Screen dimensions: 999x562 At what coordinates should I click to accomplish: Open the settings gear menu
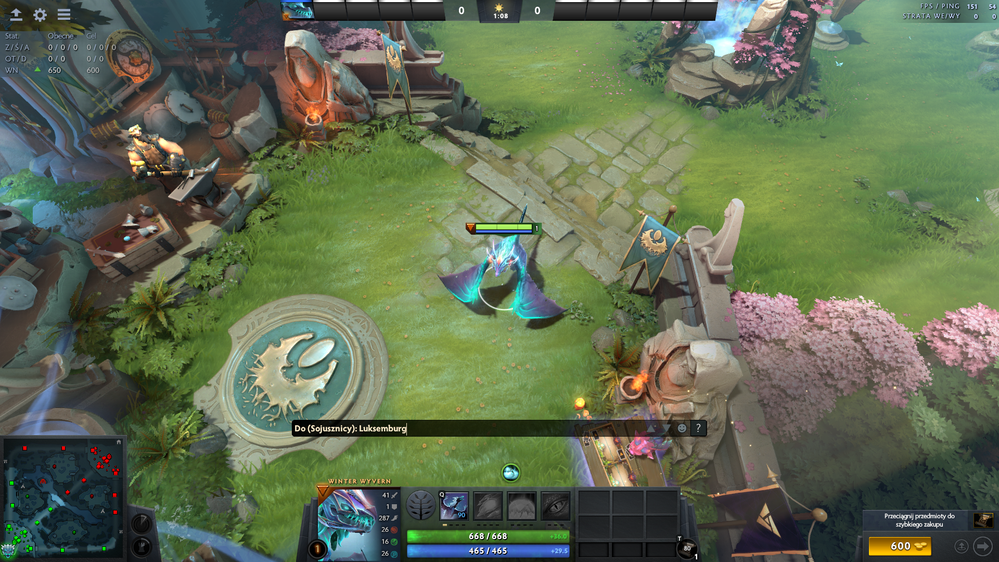(40, 15)
